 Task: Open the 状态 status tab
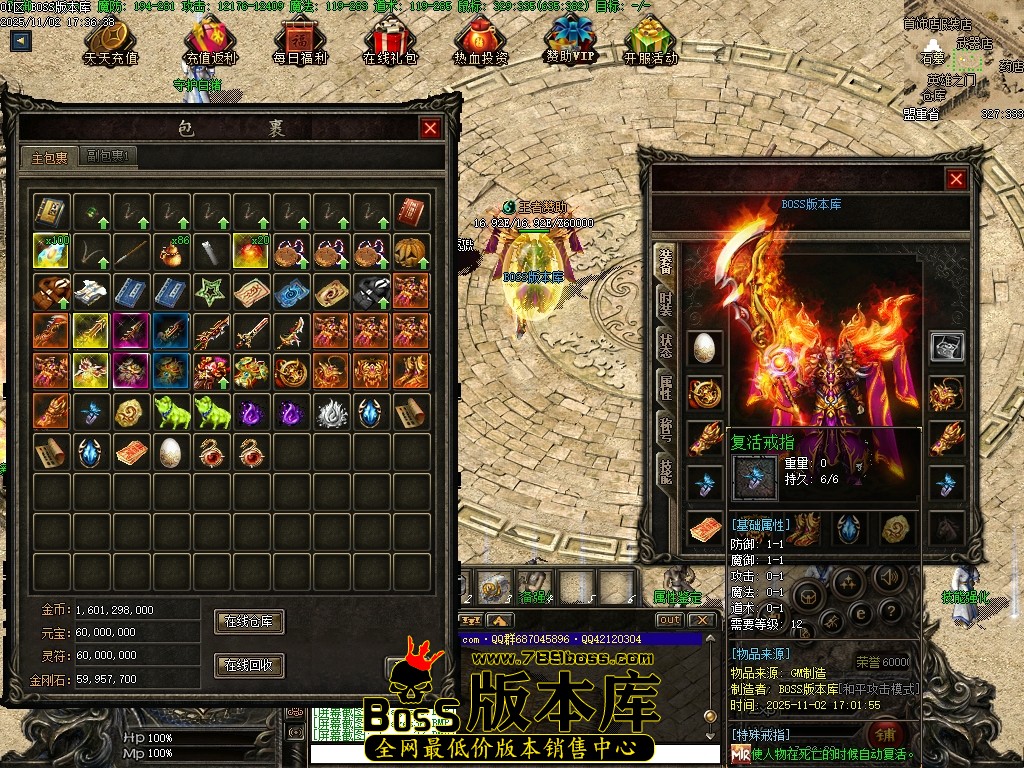665,346
